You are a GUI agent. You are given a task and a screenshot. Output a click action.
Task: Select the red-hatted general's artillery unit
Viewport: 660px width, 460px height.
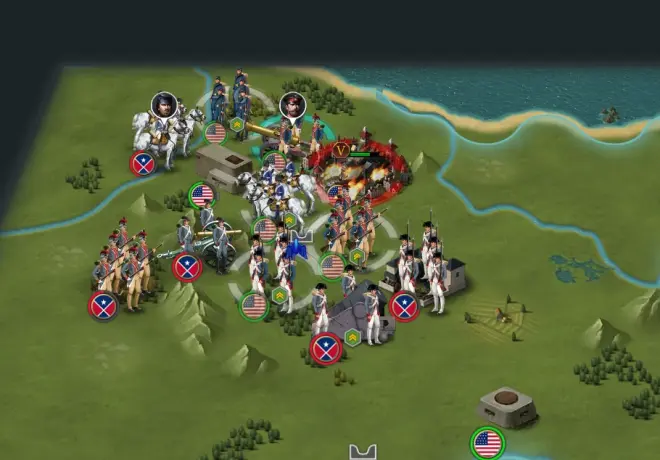(283, 132)
